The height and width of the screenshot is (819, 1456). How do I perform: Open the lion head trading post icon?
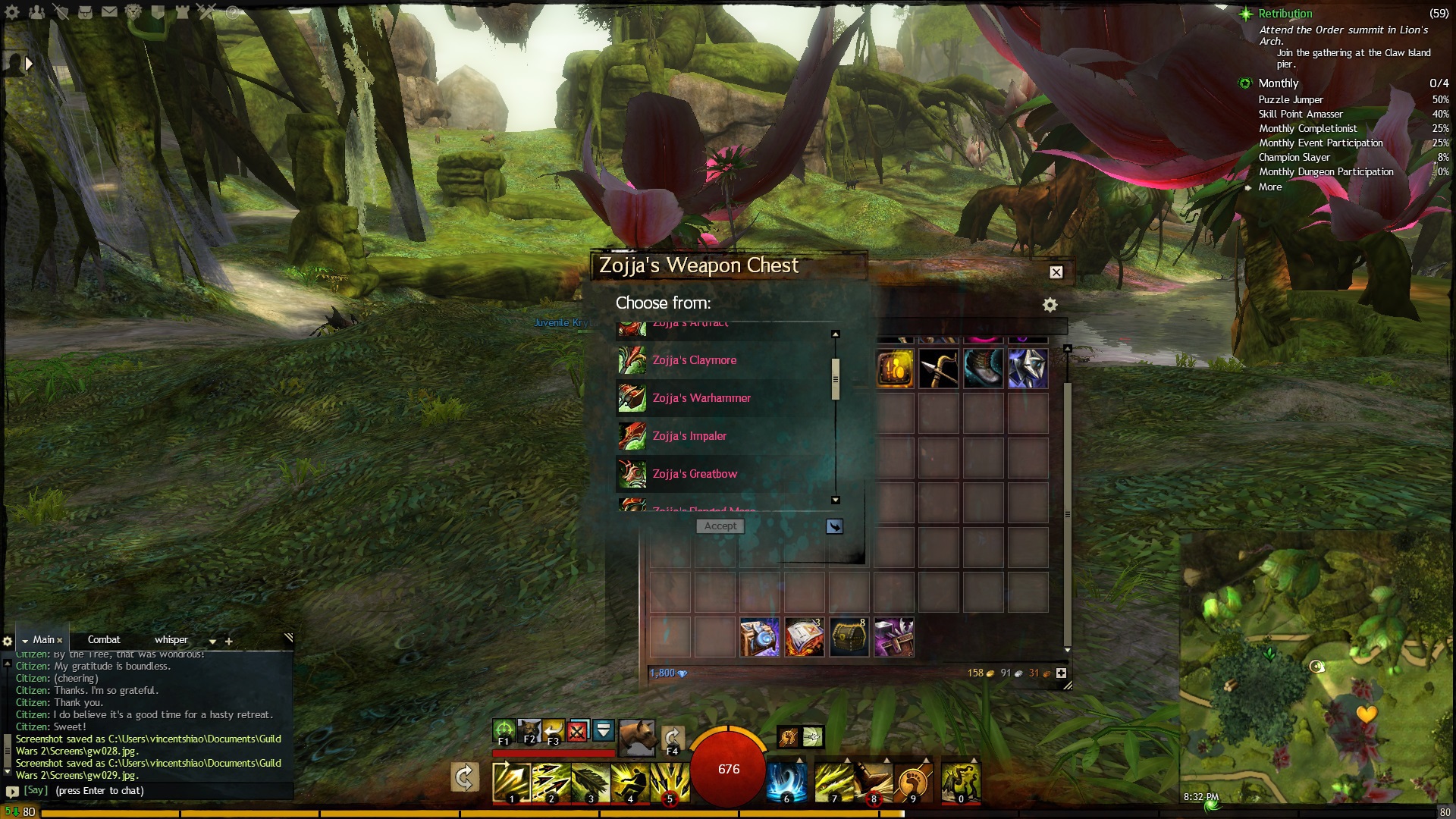coord(133,11)
